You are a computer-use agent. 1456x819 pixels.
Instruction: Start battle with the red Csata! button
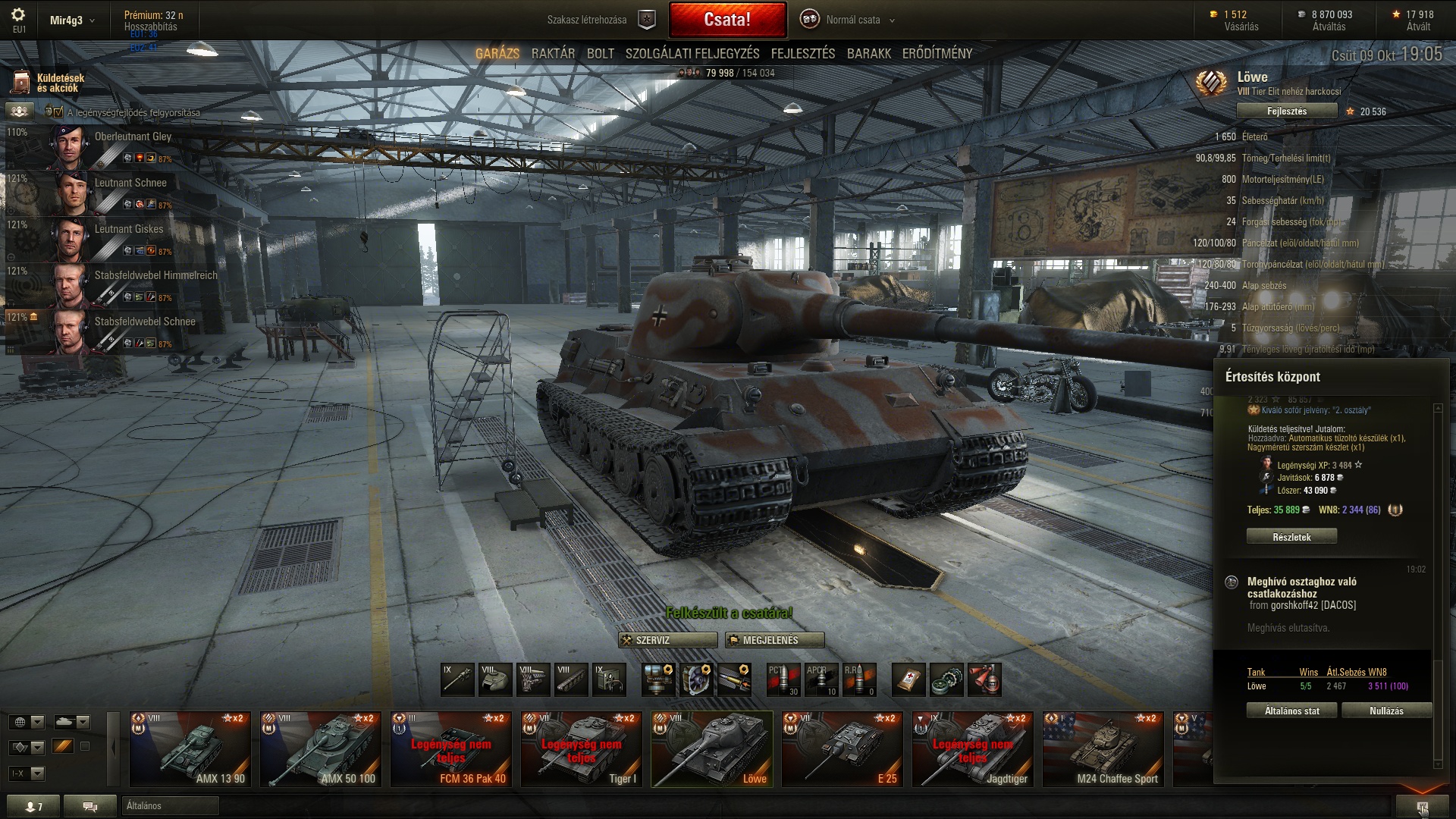click(x=727, y=20)
